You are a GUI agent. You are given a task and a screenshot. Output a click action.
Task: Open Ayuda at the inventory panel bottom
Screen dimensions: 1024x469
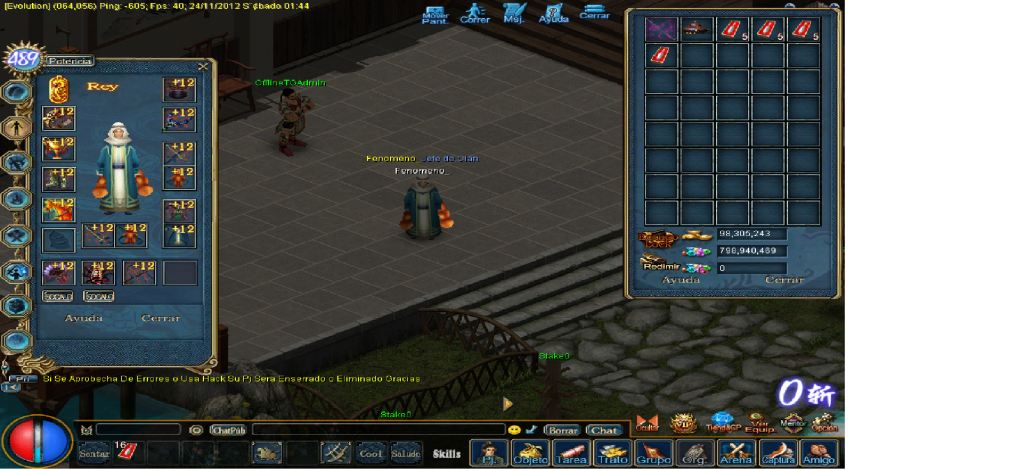click(x=681, y=280)
